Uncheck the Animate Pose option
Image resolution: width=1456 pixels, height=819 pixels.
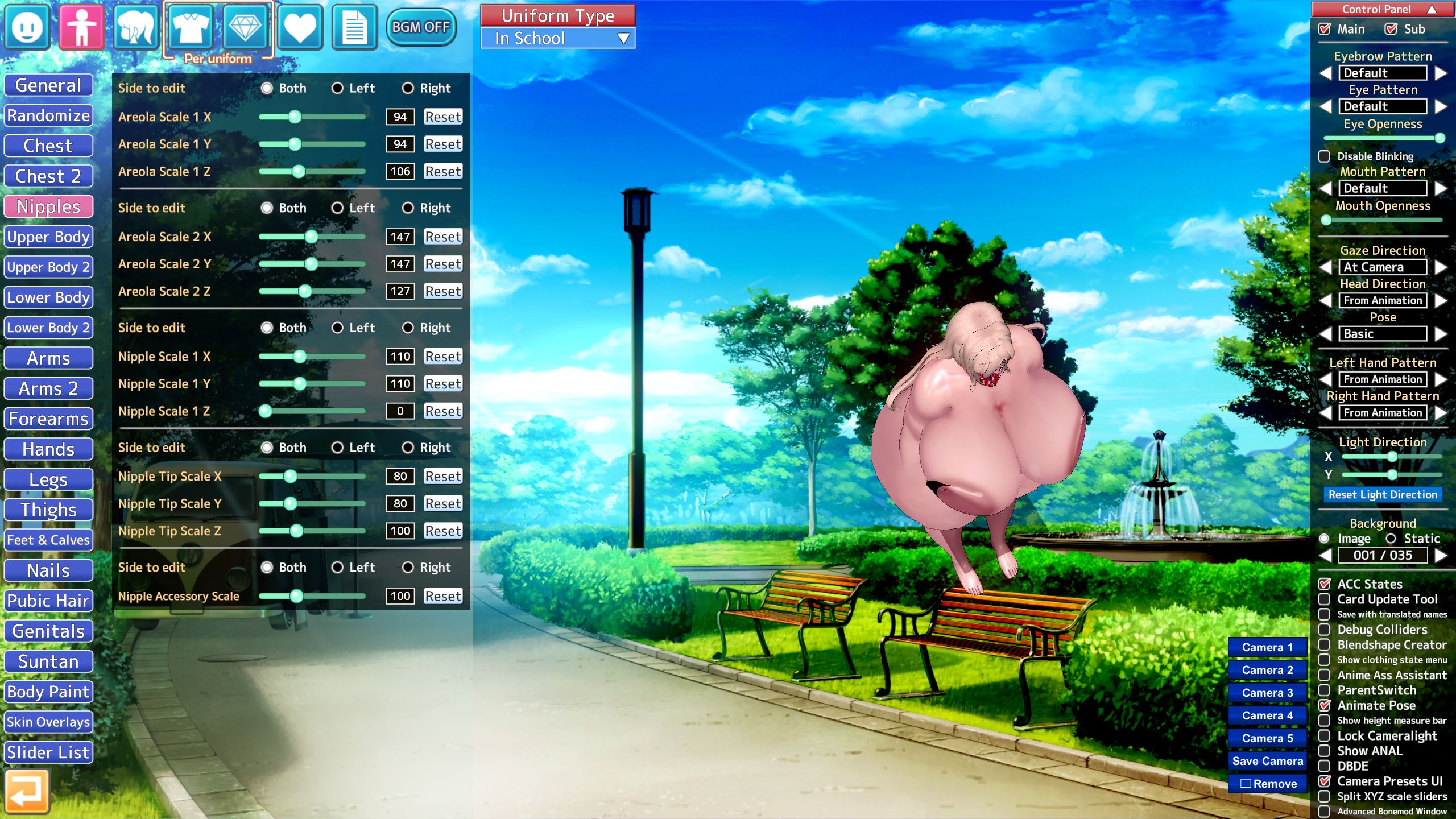[x=1325, y=705]
